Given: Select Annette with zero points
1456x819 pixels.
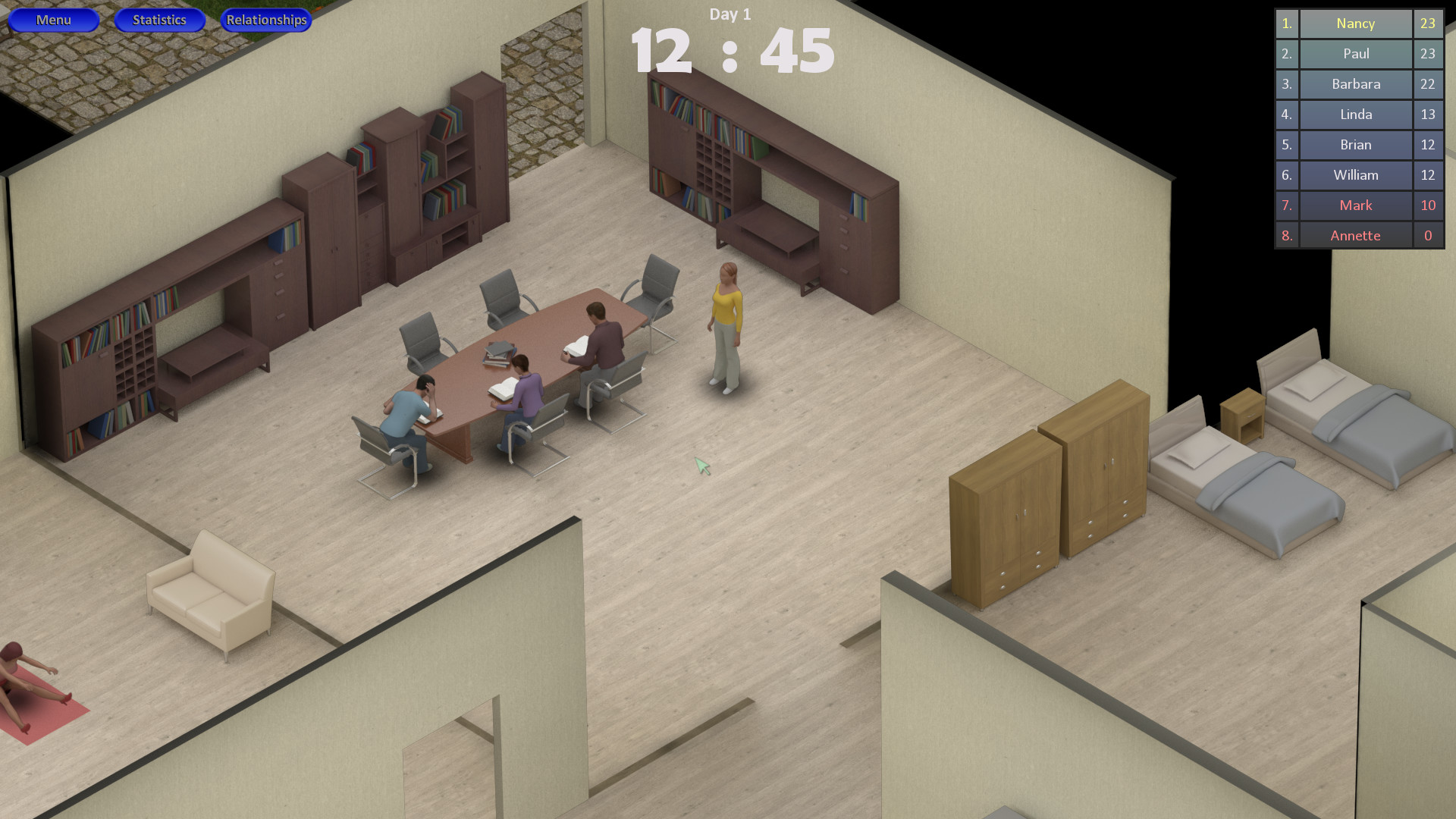Looking at the screenshot, I should click(1355, 235).
